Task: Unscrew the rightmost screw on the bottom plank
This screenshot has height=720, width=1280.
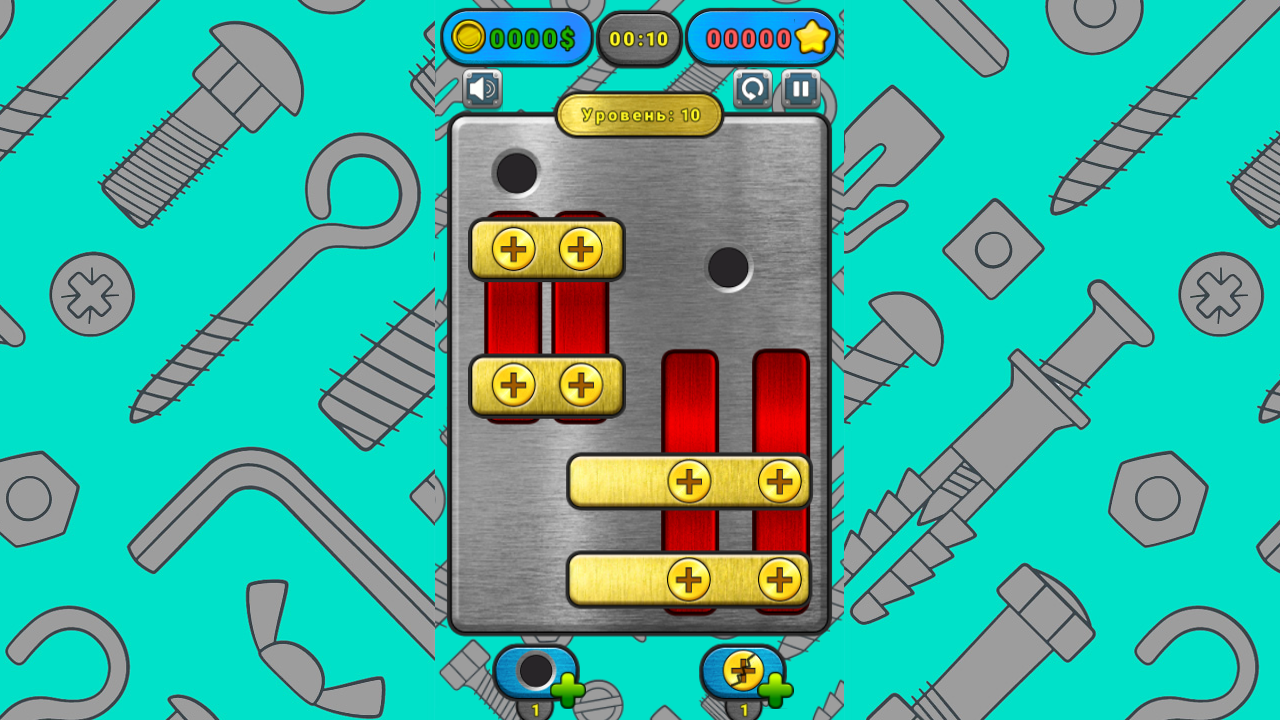Action: click(x=778, y=578)
